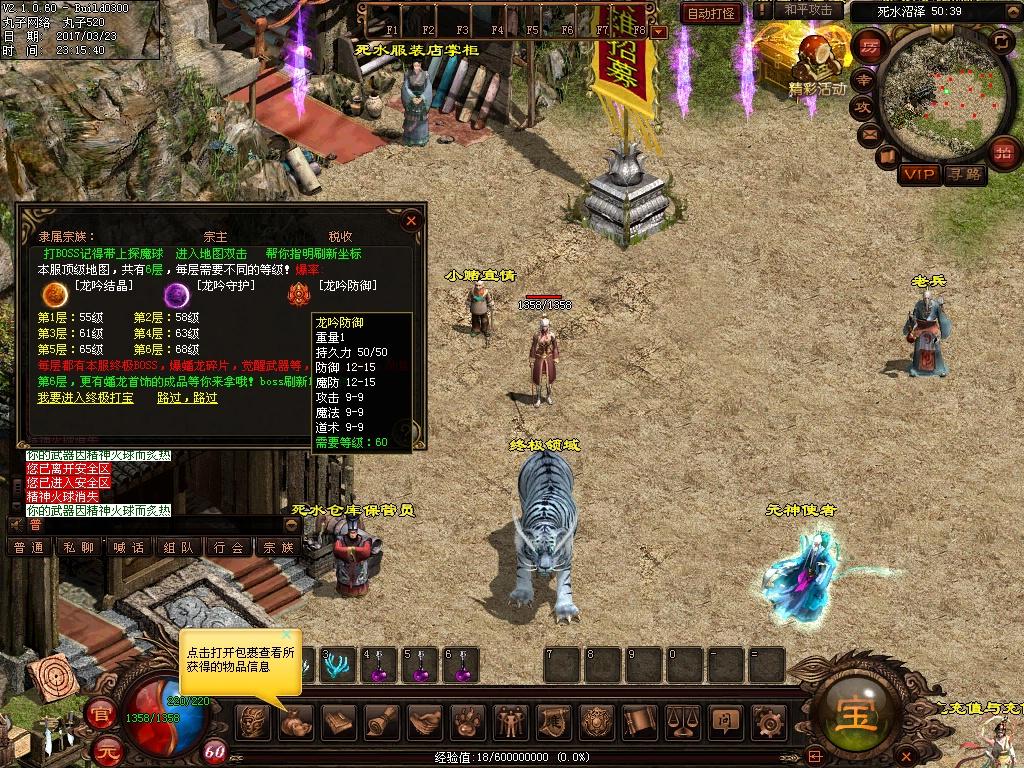Choose the 我要进入终极打宝 dialogue option
This screenshot has height=768, width=1024.
[87, 397]
